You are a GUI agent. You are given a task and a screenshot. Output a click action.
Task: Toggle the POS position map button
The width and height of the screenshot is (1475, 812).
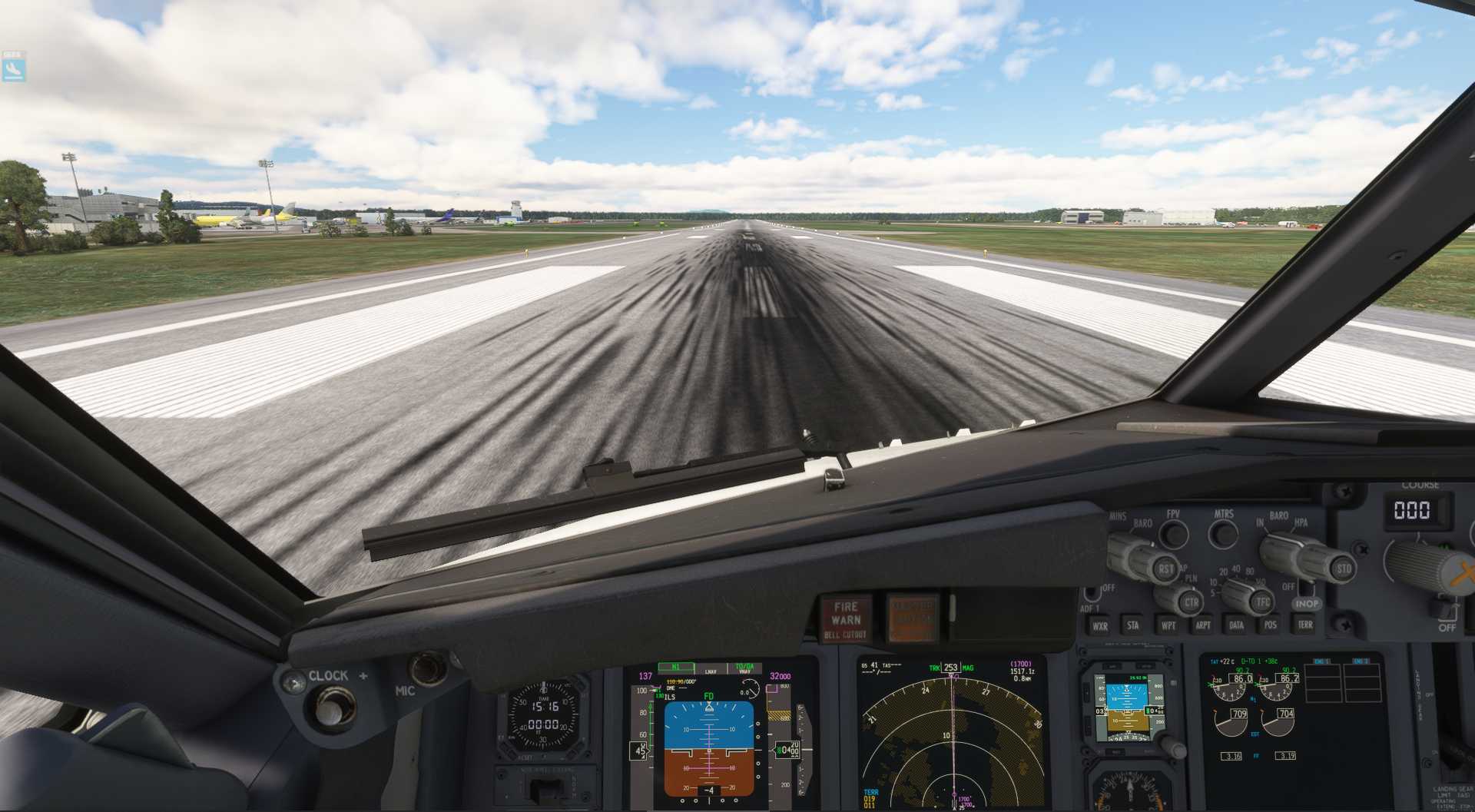[1270, 625]
